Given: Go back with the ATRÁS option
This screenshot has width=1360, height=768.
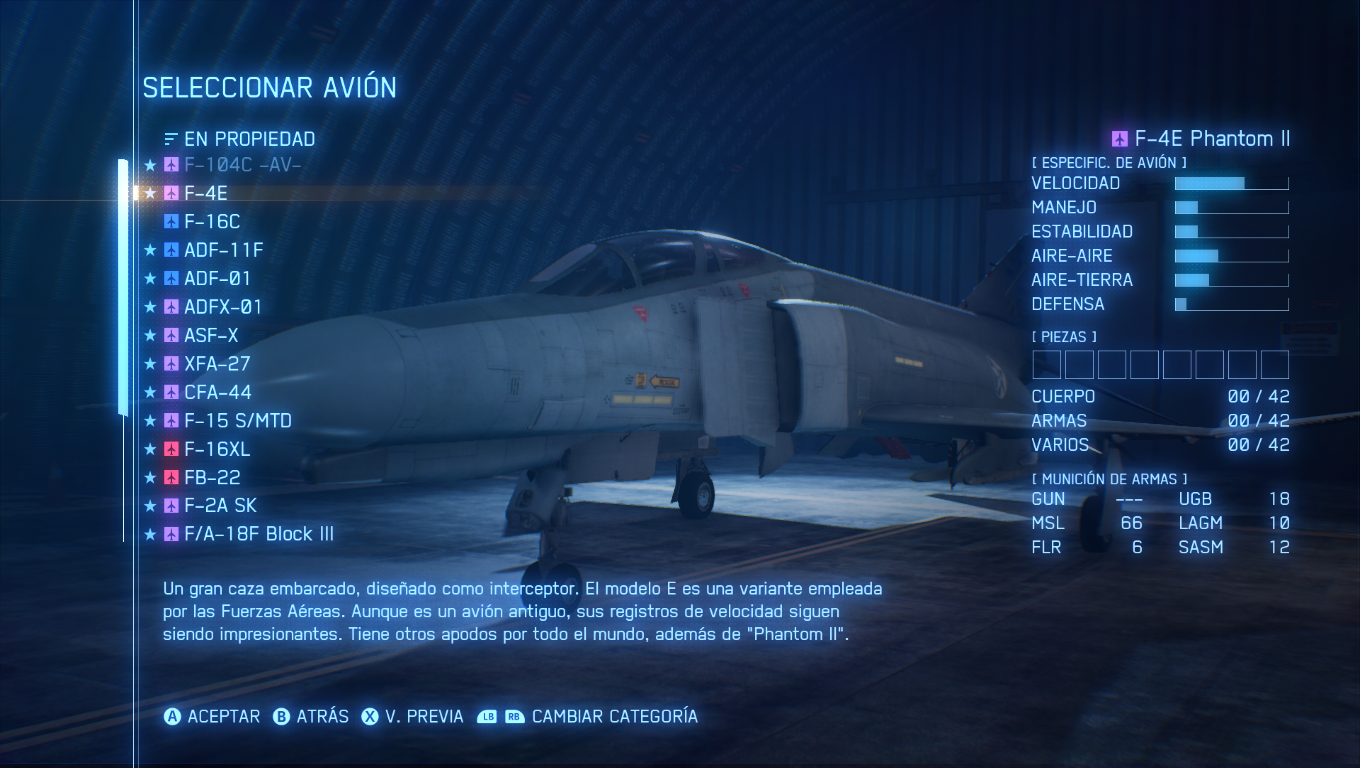Looking at the screenshot, I should tap(311, 717).
